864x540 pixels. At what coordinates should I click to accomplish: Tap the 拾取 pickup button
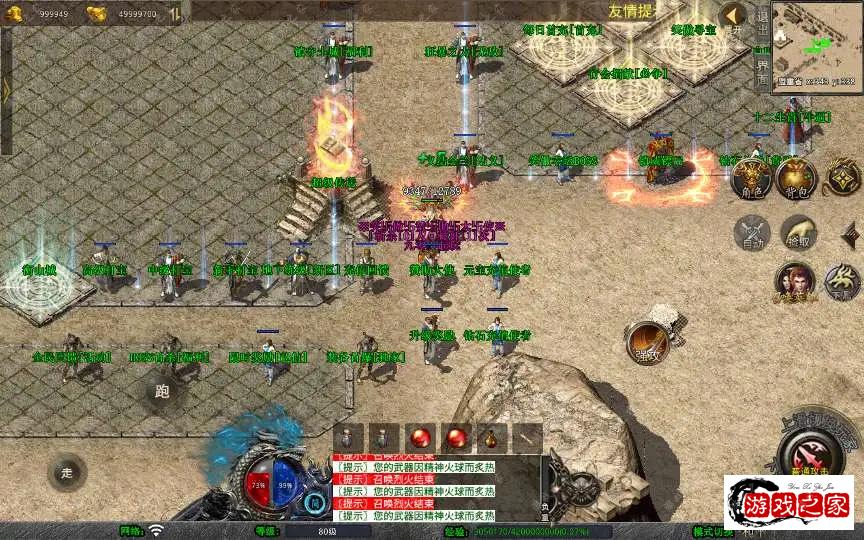[797, 233]
